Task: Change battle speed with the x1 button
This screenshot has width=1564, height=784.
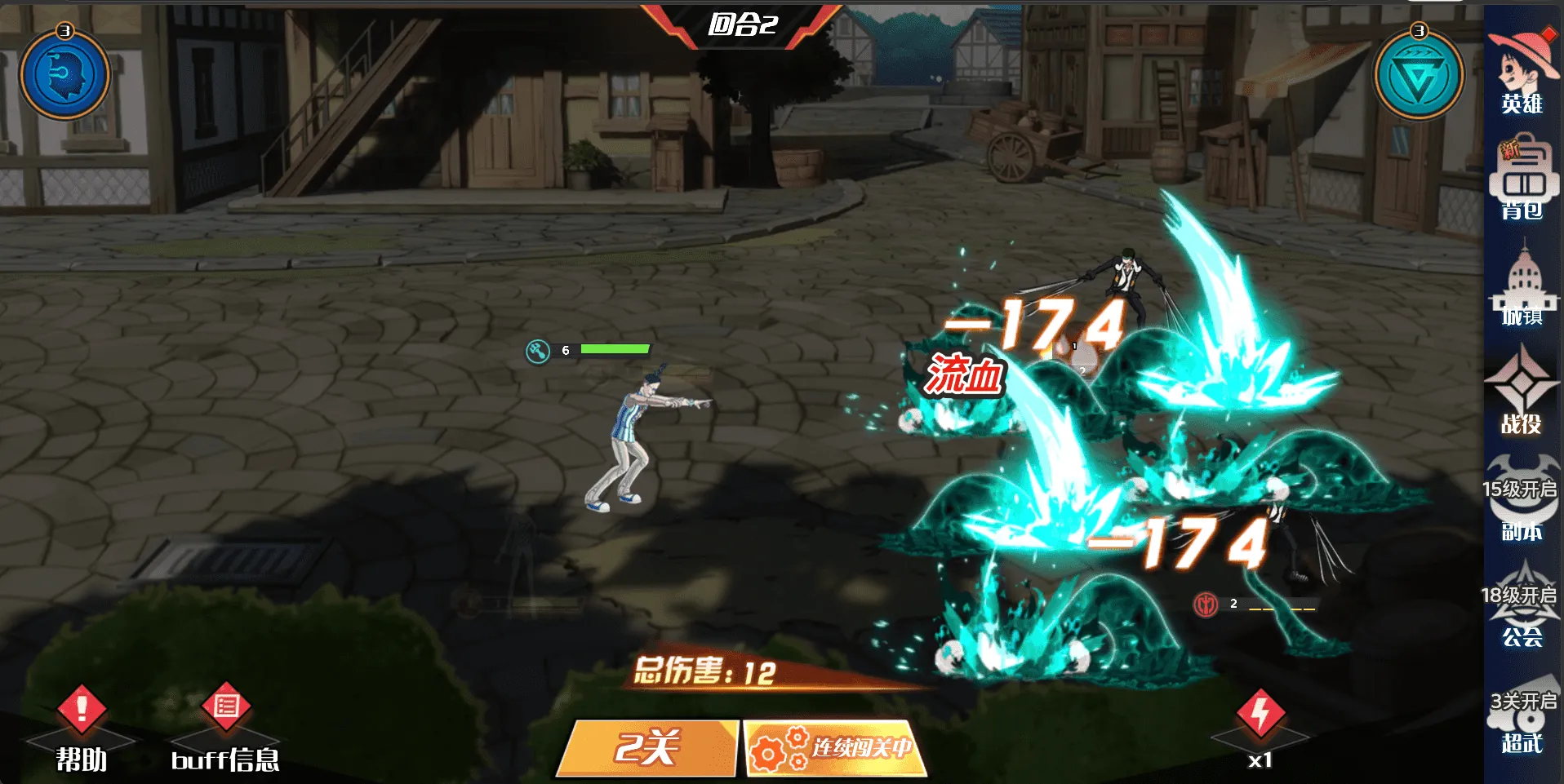Action: point(1260,726)
